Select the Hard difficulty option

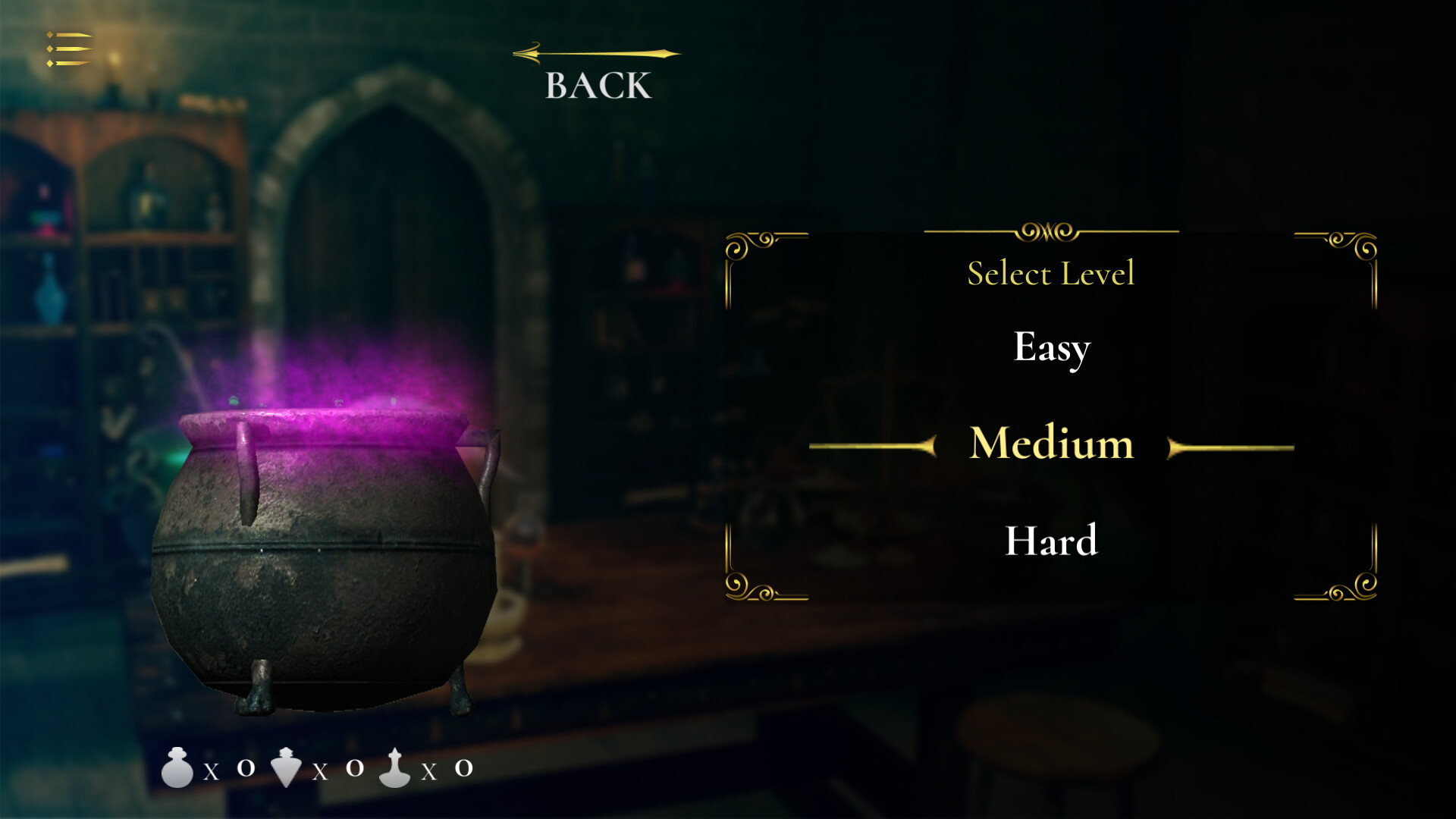point(1053,540)
